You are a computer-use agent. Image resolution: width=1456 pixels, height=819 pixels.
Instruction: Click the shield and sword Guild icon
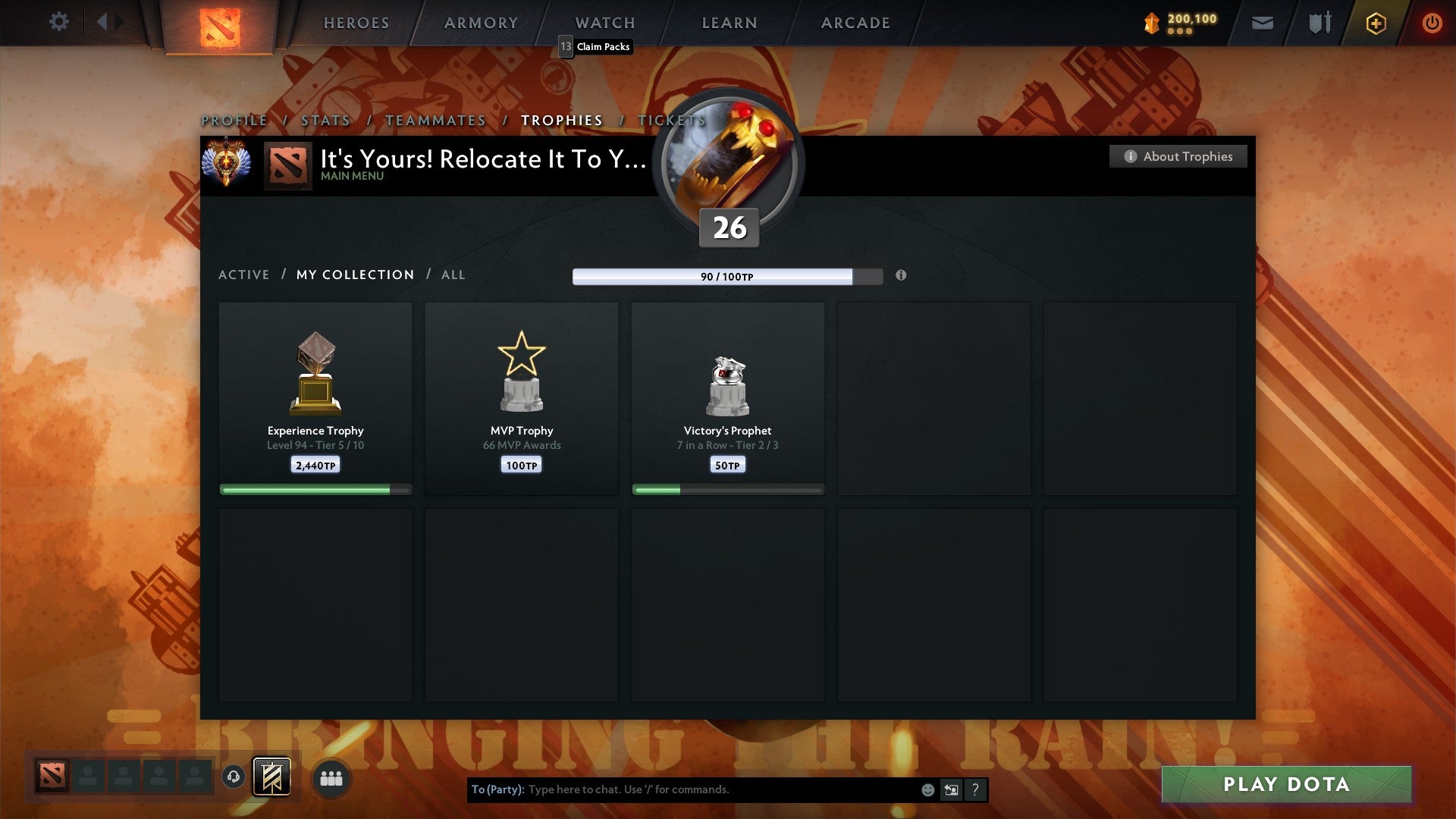1319,23
